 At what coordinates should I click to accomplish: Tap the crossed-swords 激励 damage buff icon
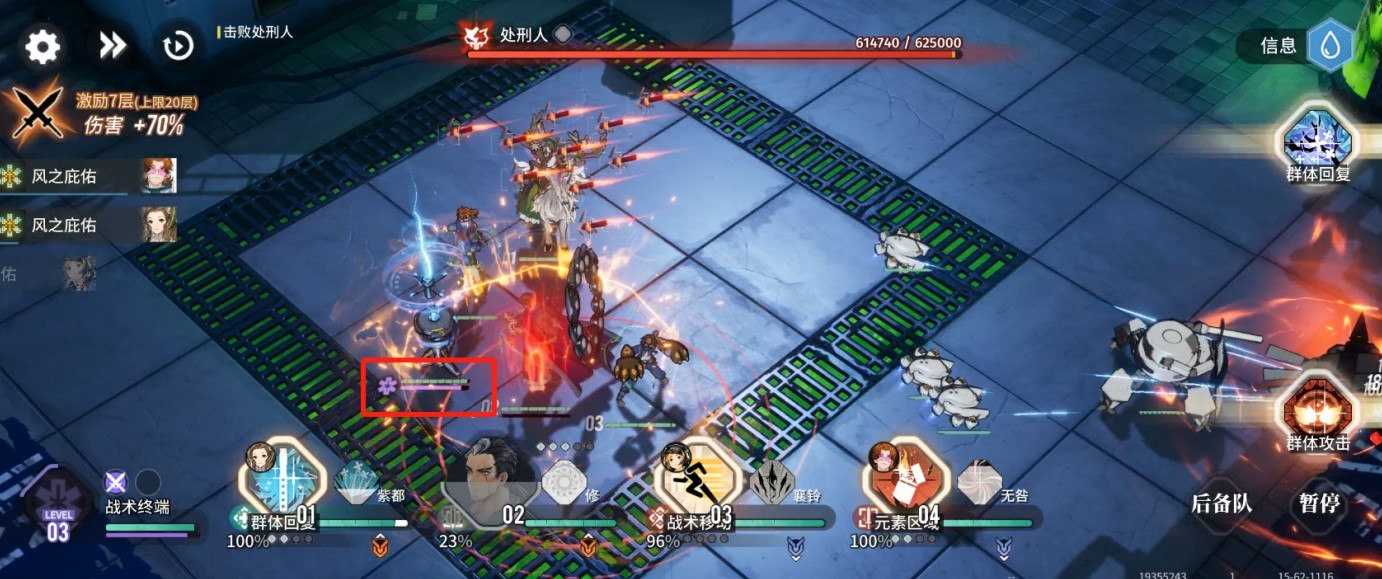38,113
